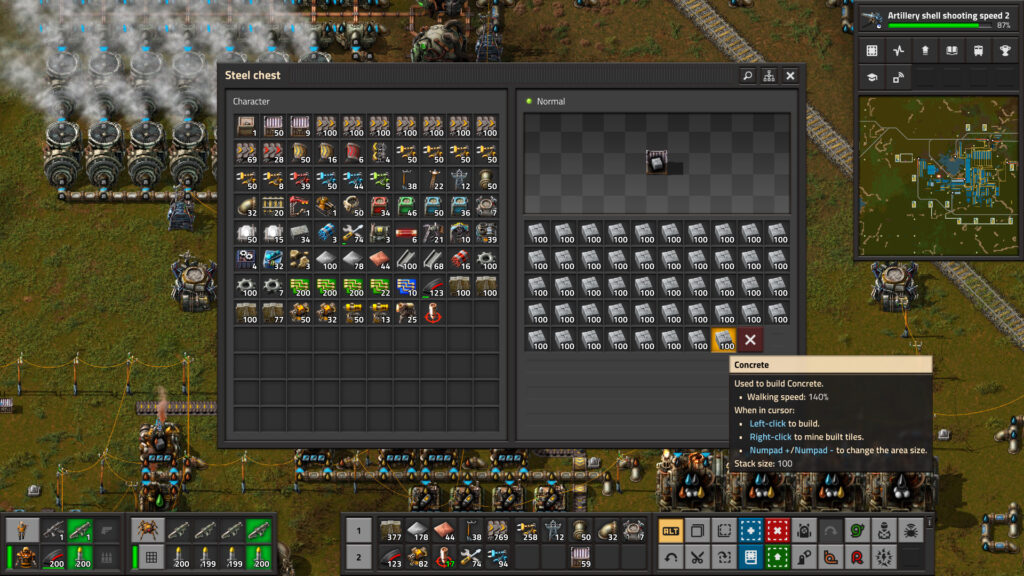
Task: Close the Steel chest window
Action: (x=790, y=75)
